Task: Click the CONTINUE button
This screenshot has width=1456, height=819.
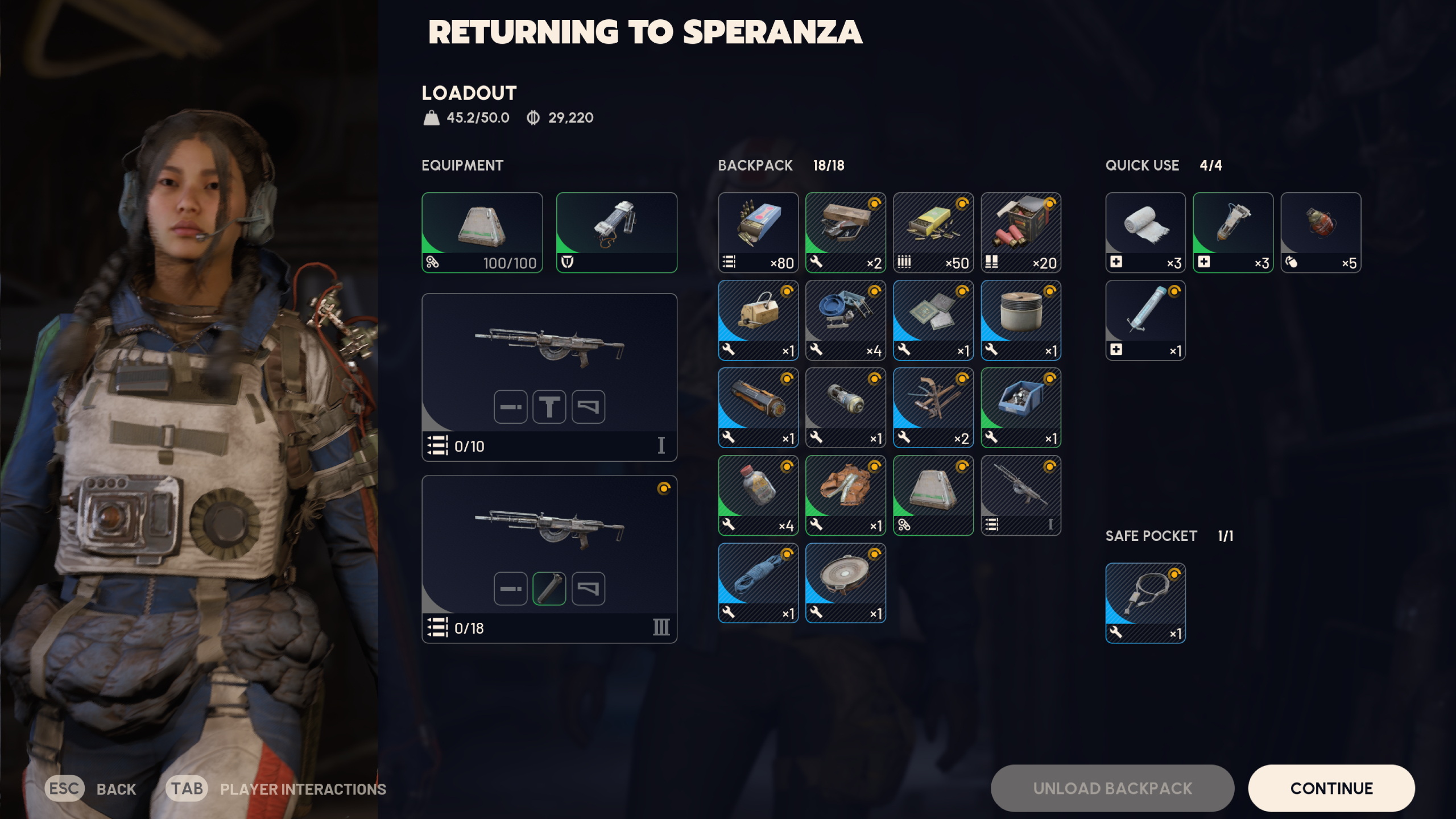Action: pos(1331,788)
